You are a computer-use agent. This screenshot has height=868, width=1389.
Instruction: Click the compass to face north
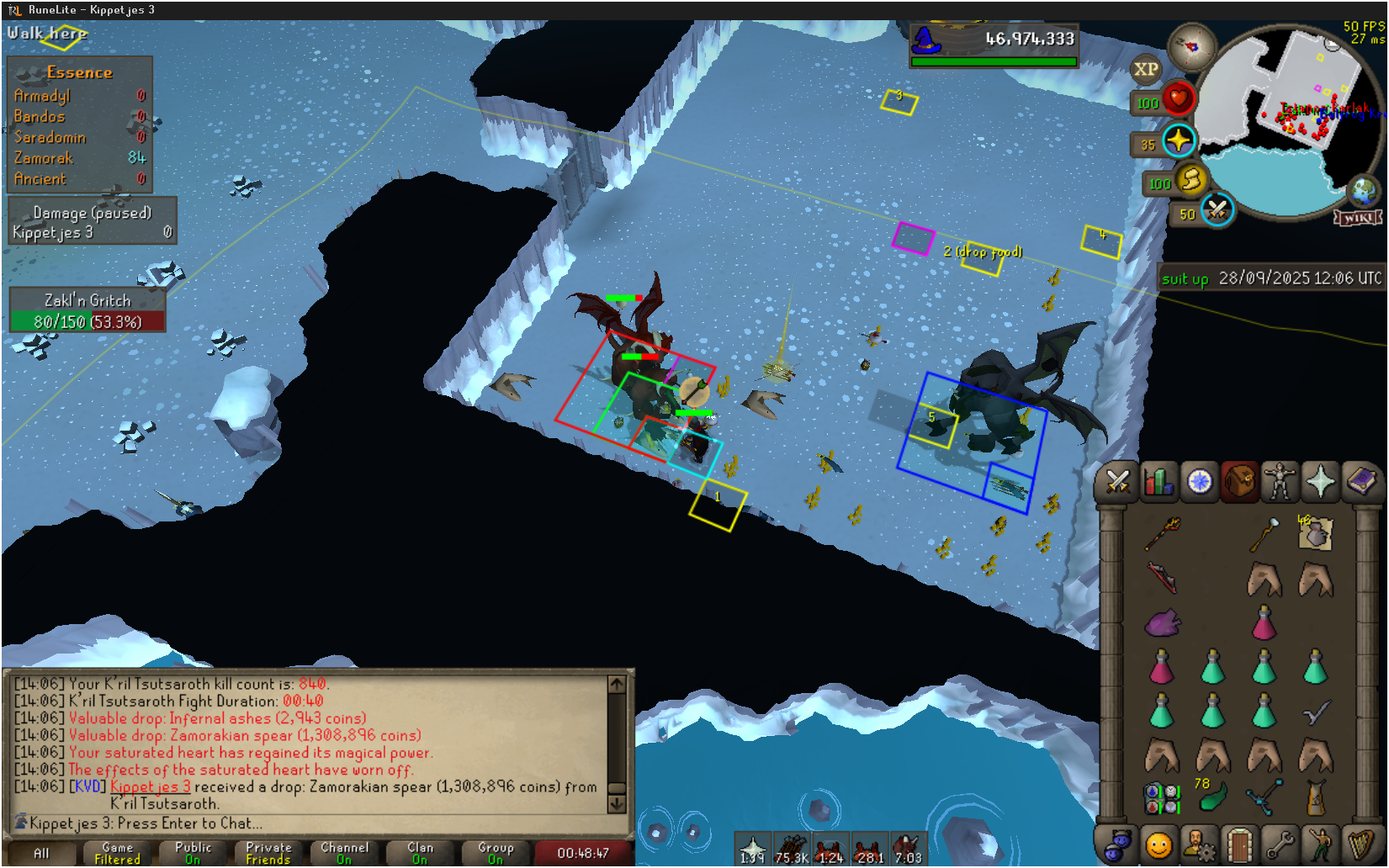(1191, 47)
